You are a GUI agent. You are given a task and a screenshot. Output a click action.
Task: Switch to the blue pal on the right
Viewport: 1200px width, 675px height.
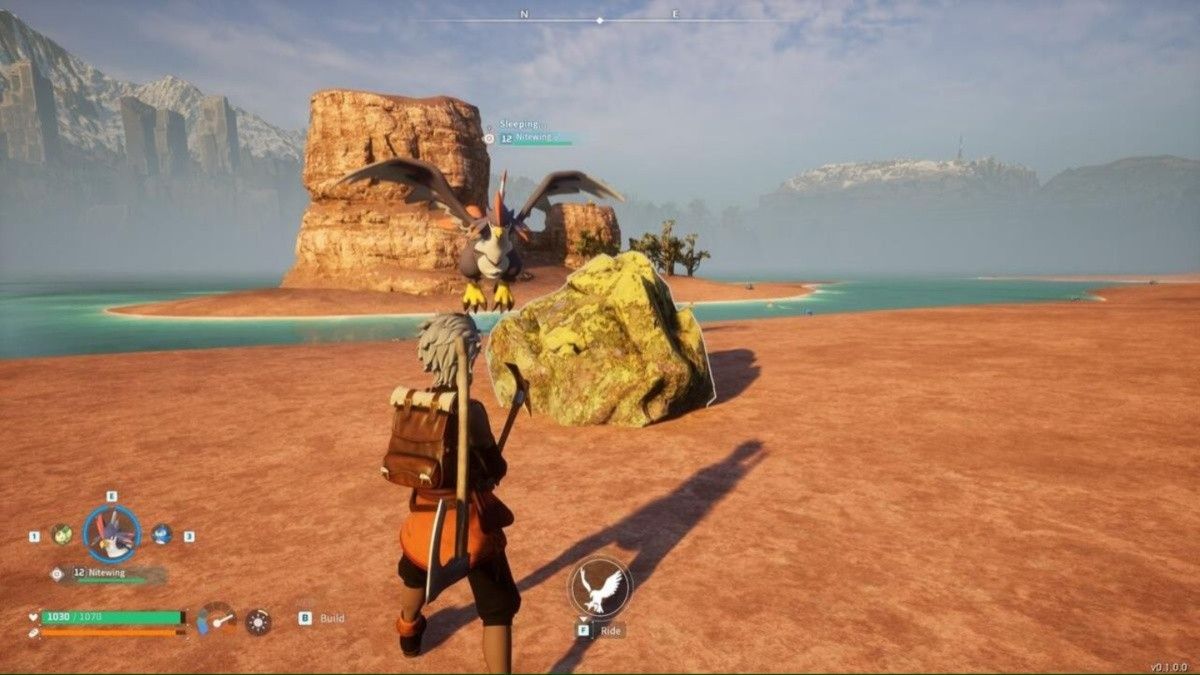(x=161, y=534)
